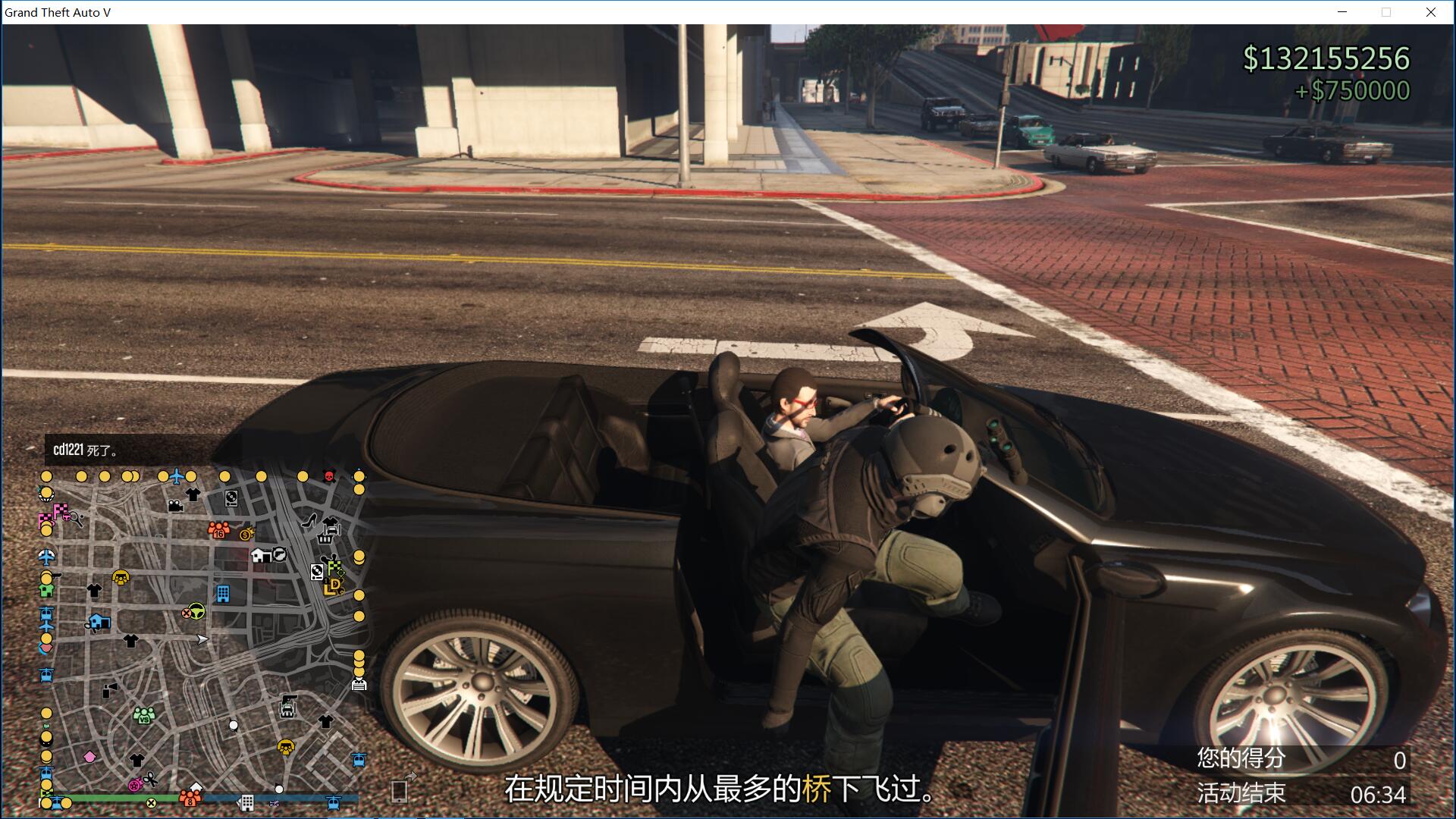Select the white player arrow on the minimap
The image size is (1456, 819).
pos(202,639)
